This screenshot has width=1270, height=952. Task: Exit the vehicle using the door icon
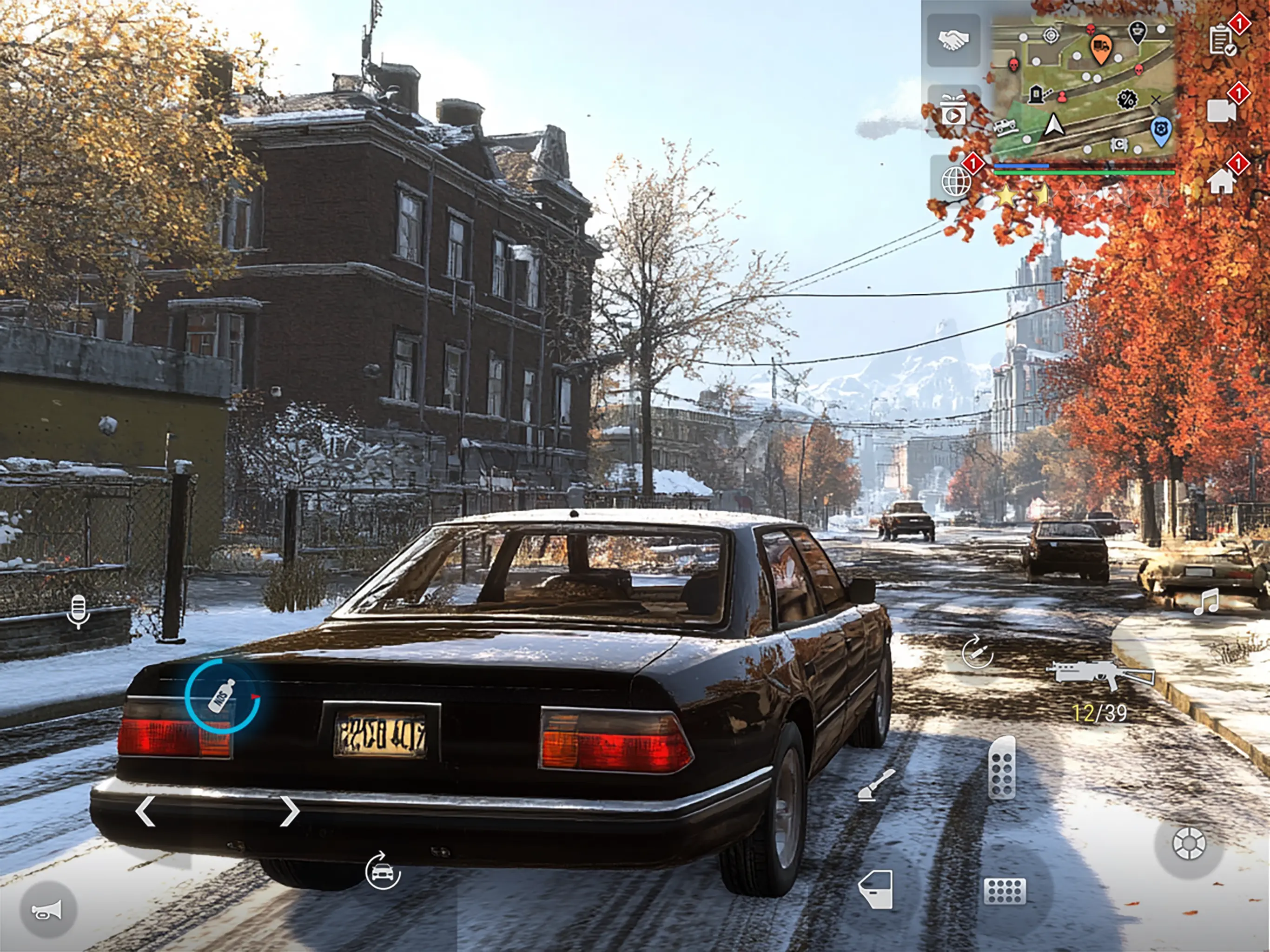[x=876, y=889]
